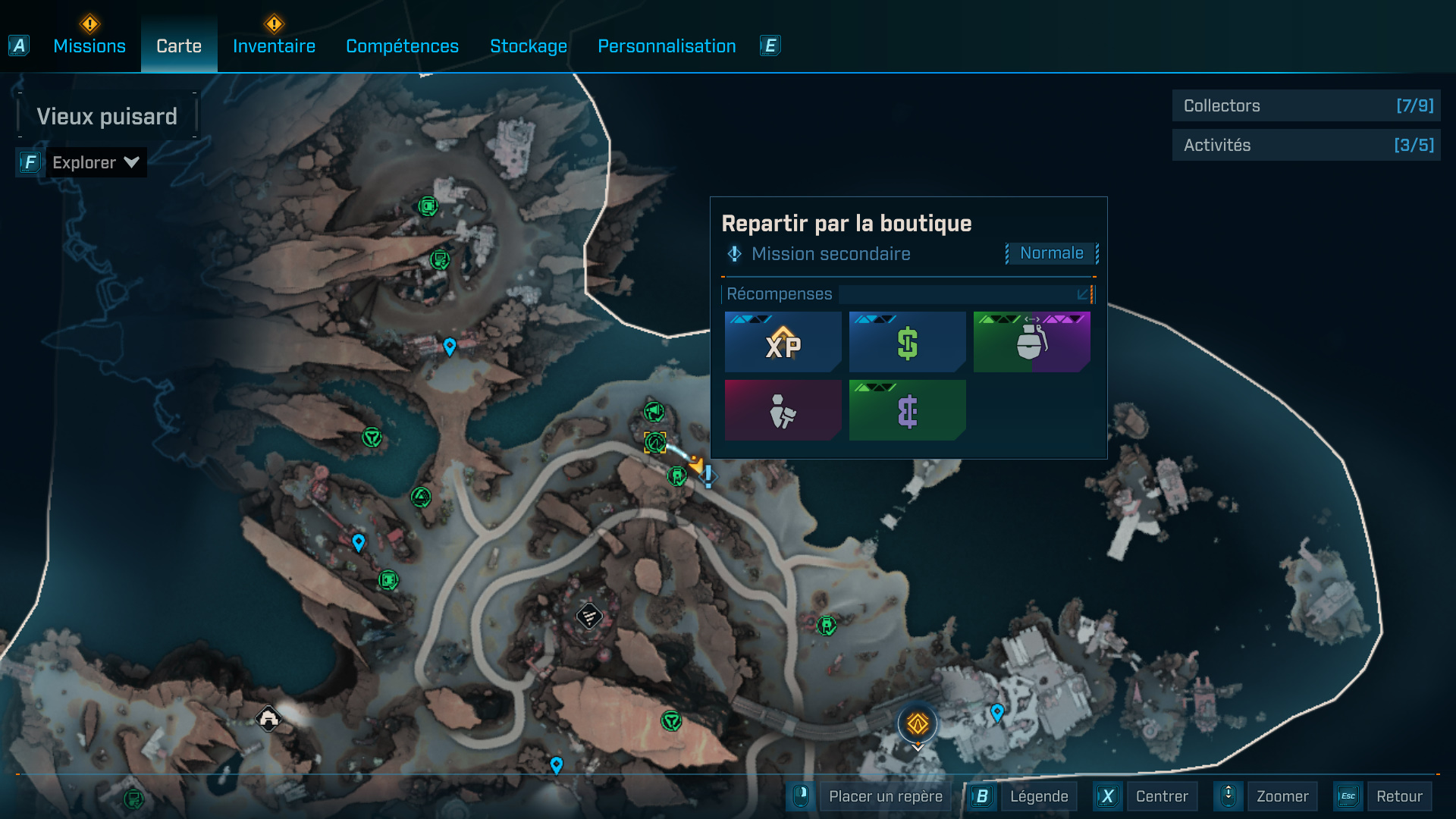
Task: Go to the Stockage tab
Action: pyautogui.click(x=529, y=46)
